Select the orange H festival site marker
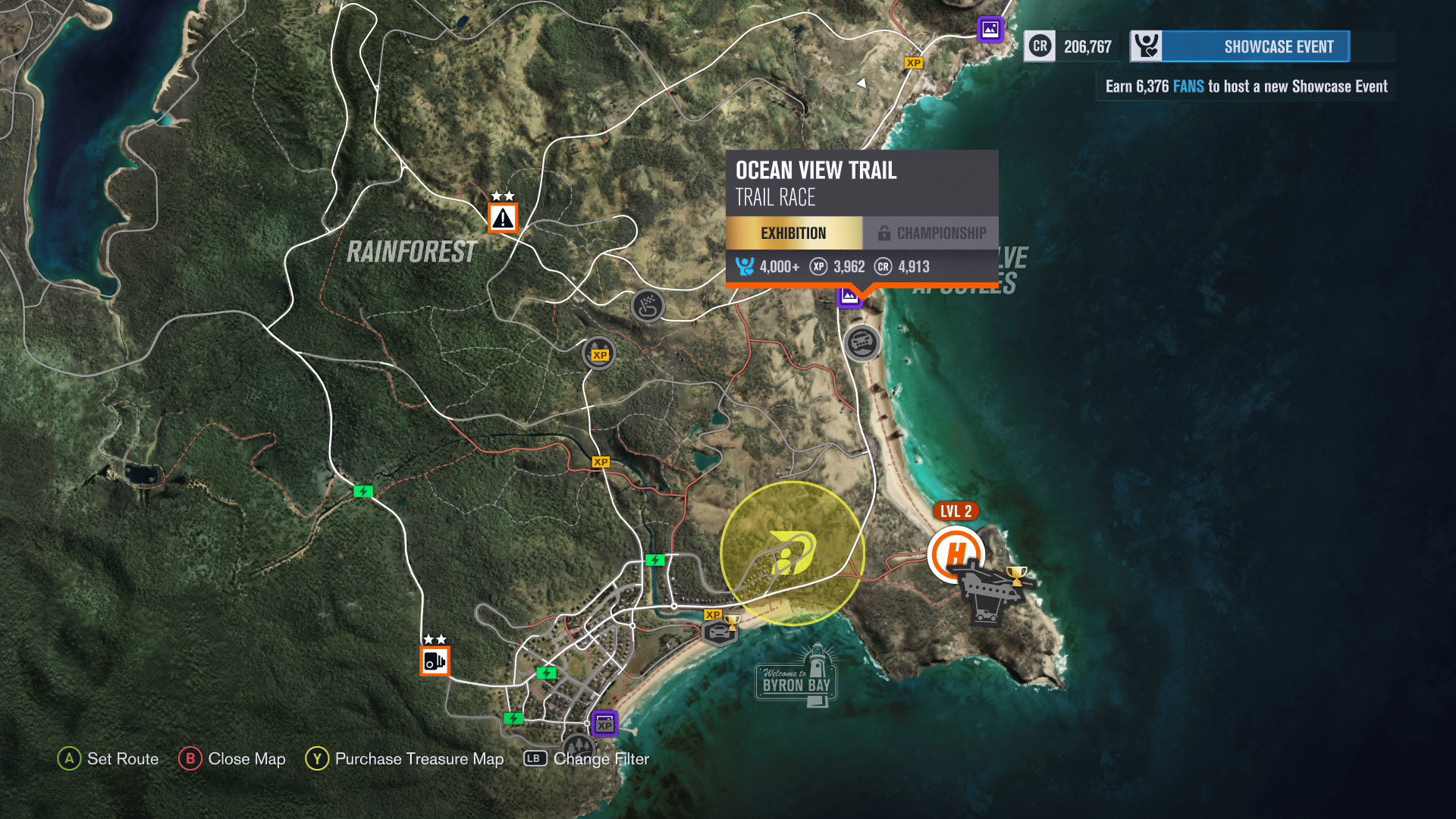 click(x=955, y=554)
